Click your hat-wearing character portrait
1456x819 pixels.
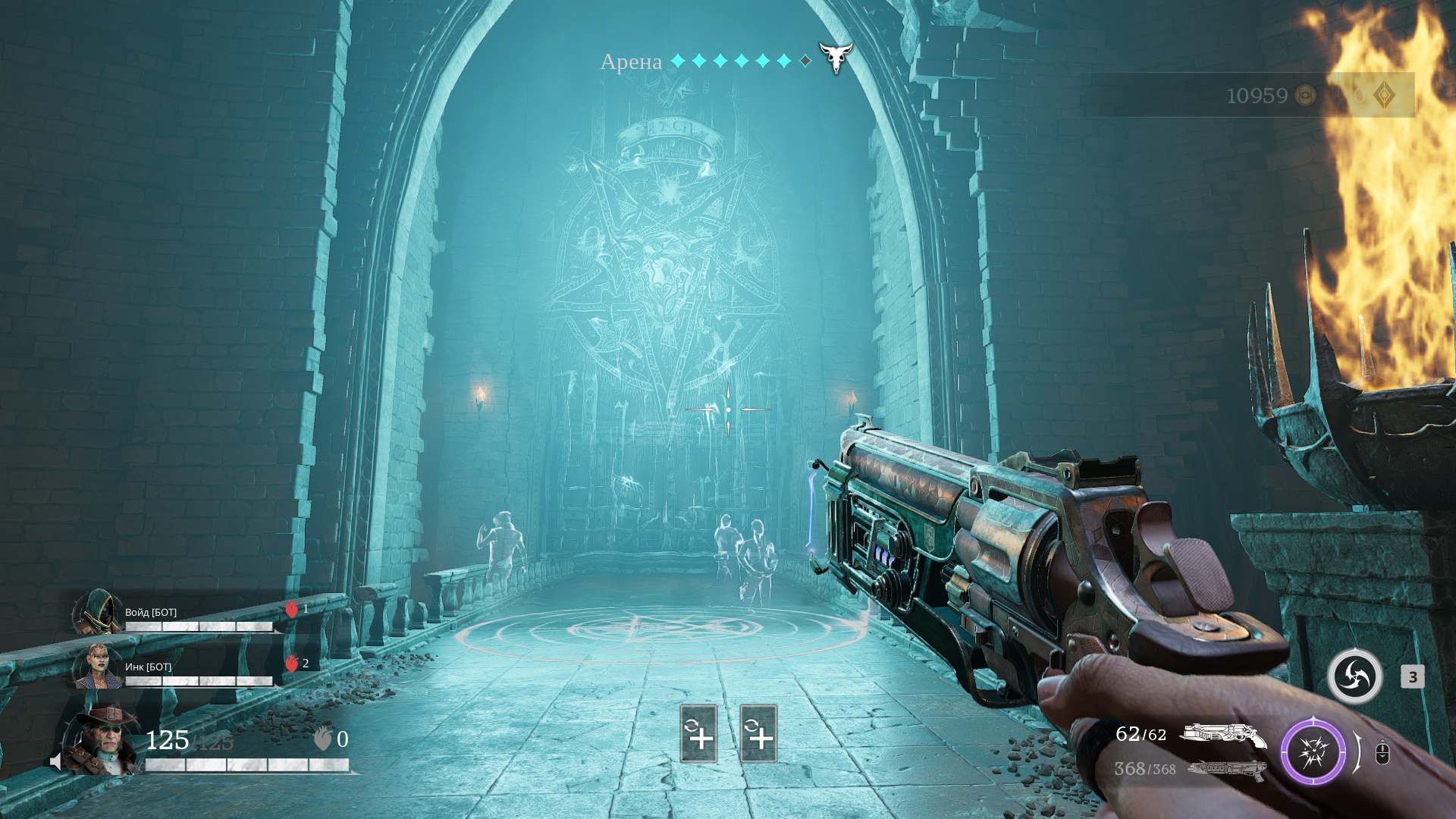(x=104, y=740)
